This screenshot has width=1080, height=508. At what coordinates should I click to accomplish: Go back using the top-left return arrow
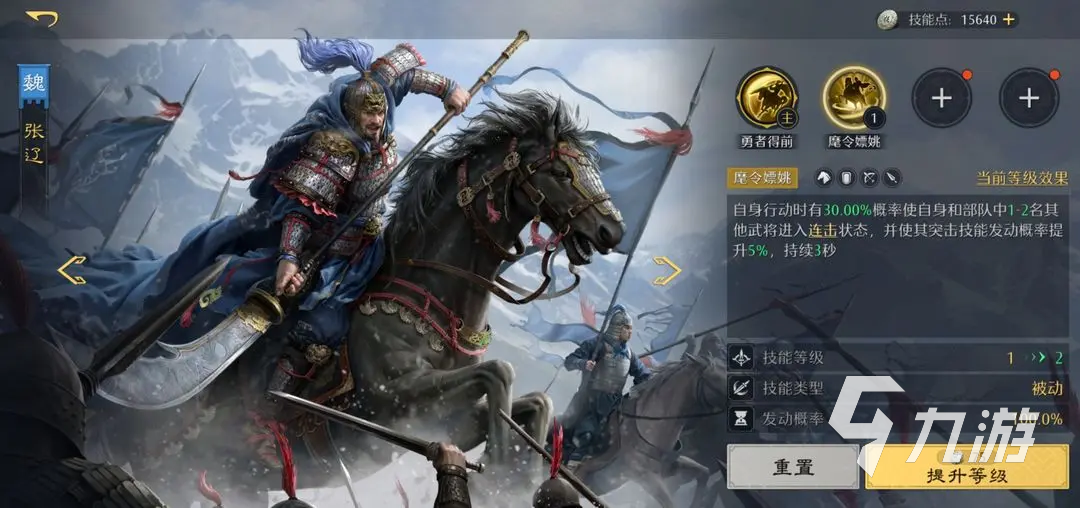coord(42,18)
